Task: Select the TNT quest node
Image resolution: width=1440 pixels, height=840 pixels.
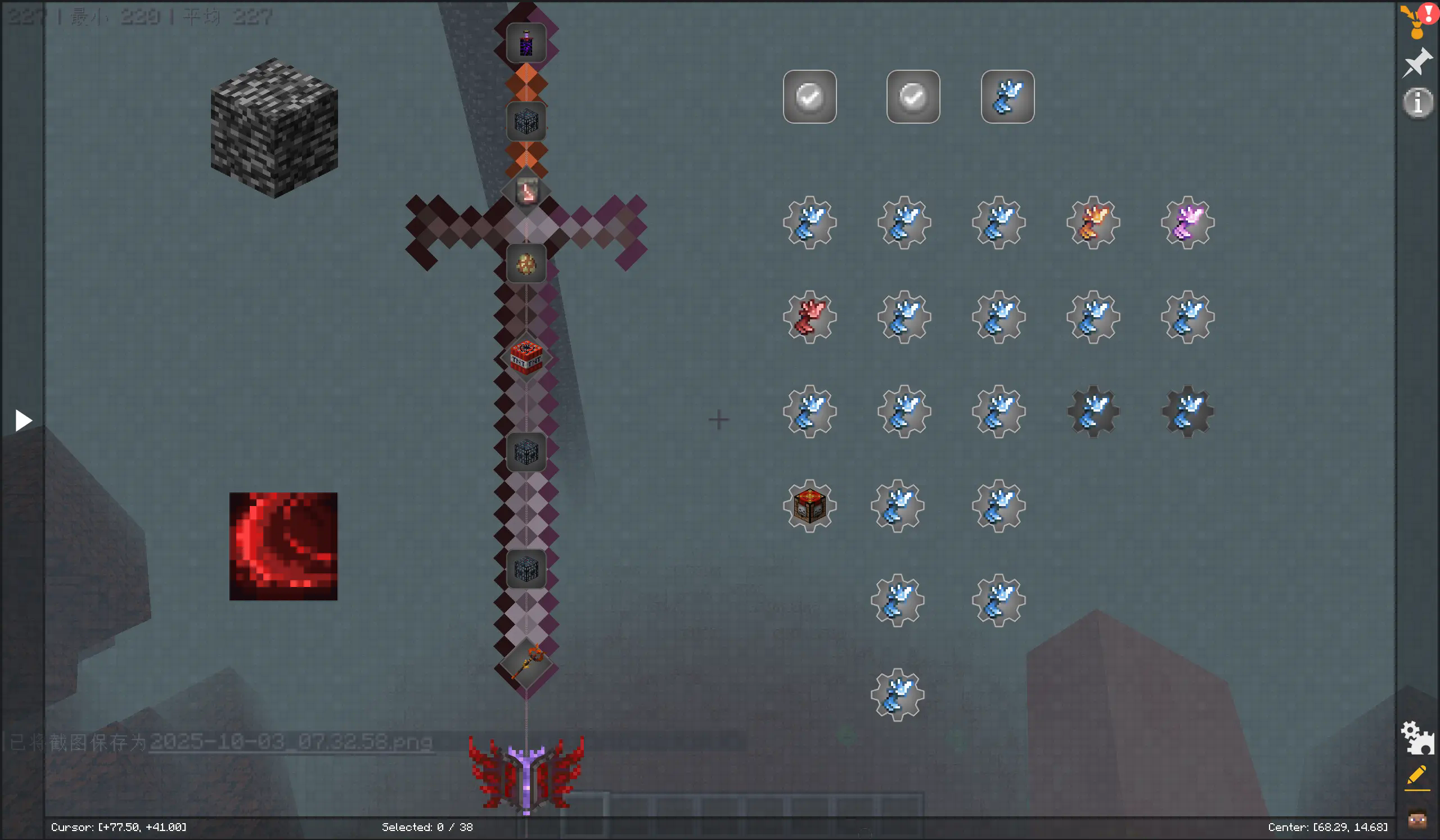Action: click(526, 358)
